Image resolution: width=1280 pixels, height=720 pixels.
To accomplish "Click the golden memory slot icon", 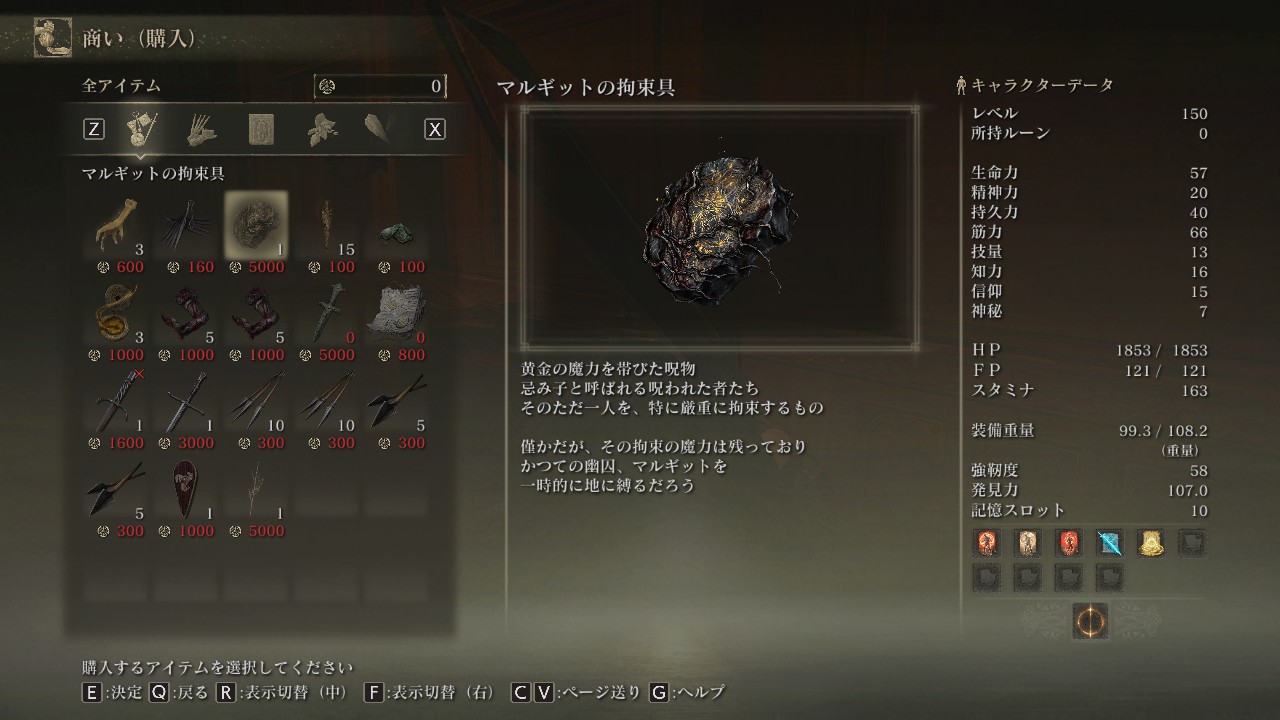I will tap(1150, 543).
